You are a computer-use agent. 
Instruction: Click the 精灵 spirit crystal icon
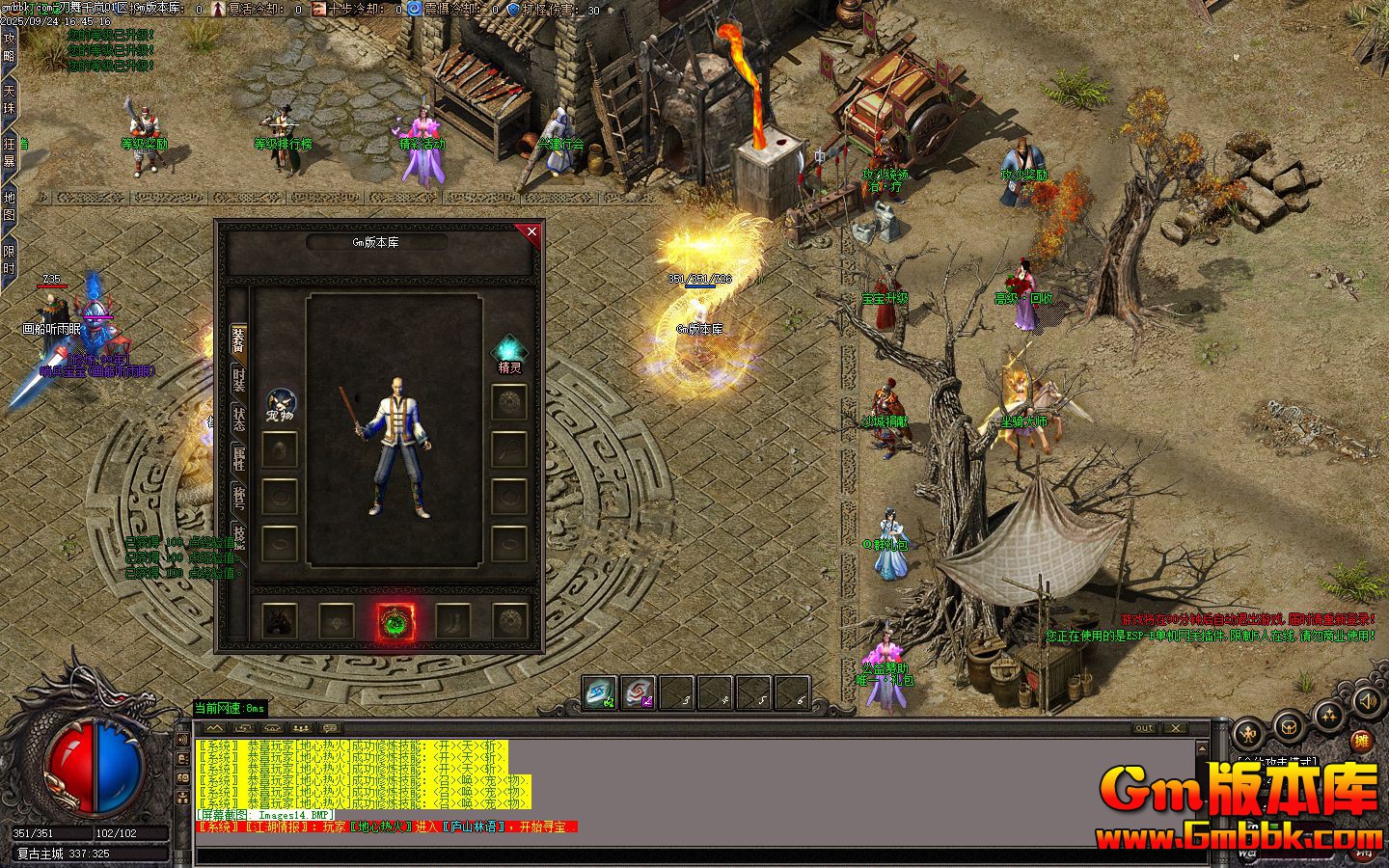pos(508,351)
